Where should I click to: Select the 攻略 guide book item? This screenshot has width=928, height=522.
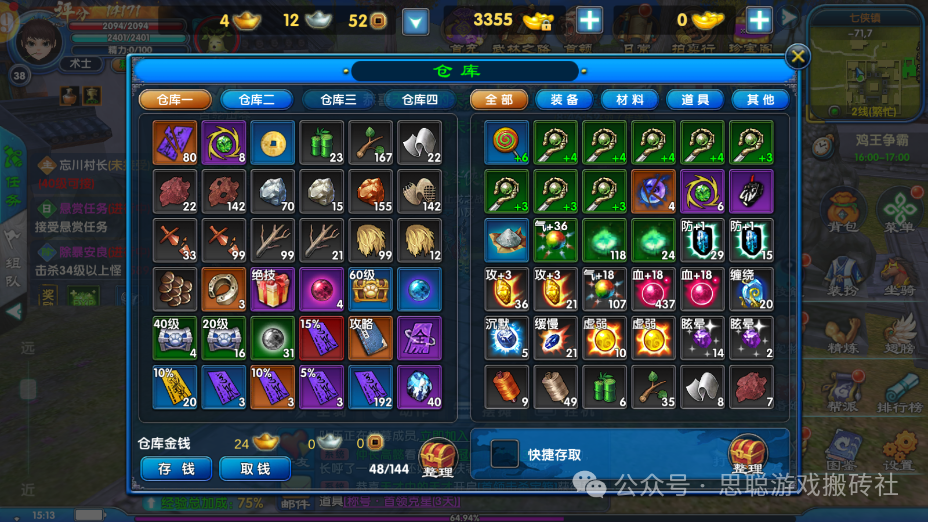click(x=370, y=337)
